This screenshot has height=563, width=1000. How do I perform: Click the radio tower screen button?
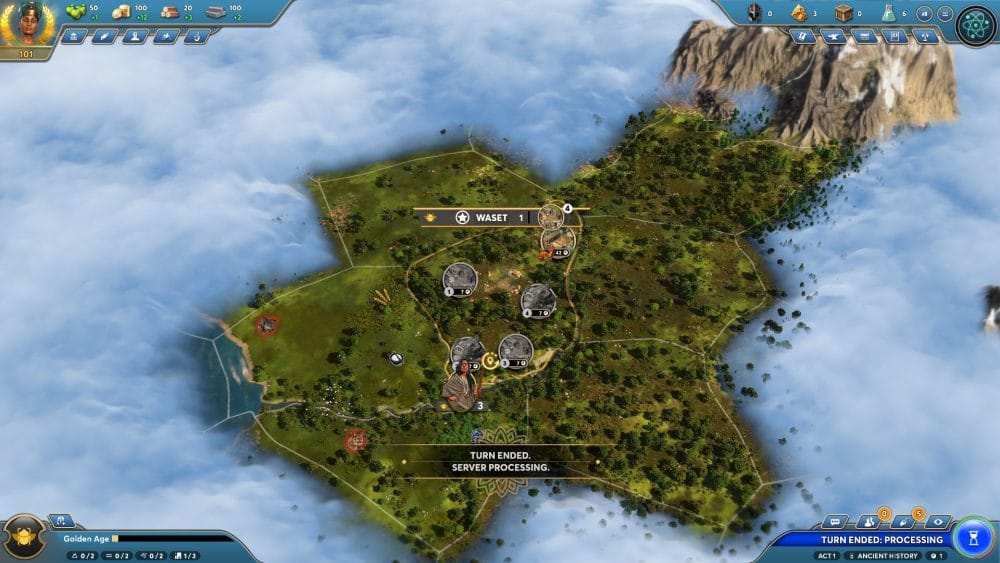(x=926, y=36)
